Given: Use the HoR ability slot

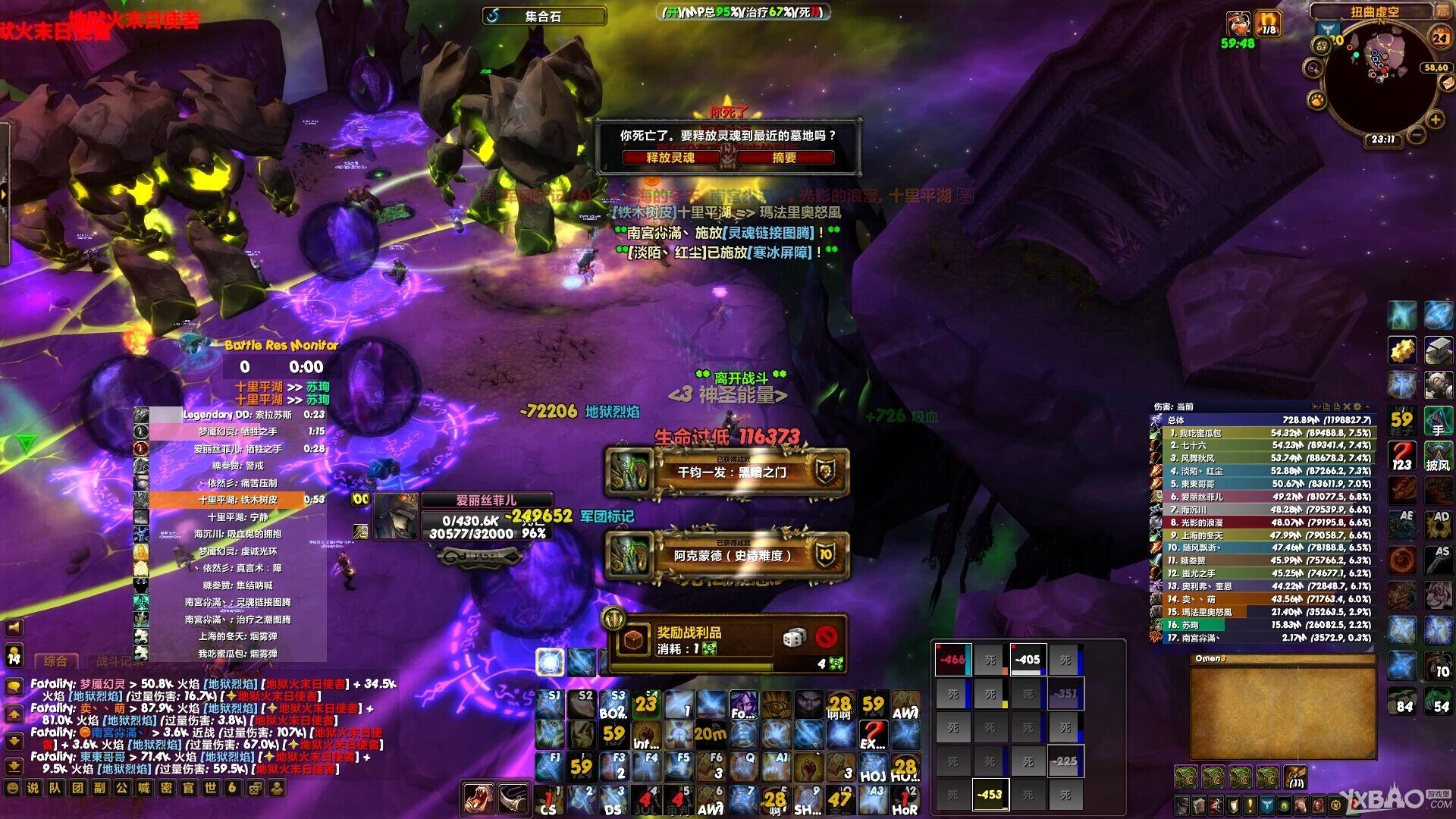Looking at the screenshot, I should pos(905,800).
